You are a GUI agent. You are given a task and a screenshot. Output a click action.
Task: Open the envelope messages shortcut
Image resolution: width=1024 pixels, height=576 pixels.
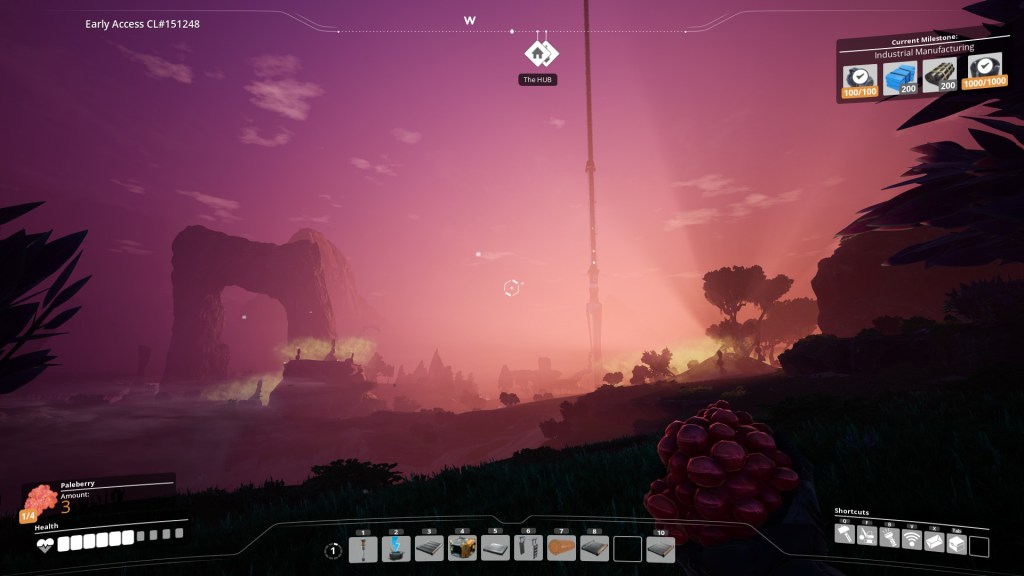pyautogui.click(x=933, y=540)
